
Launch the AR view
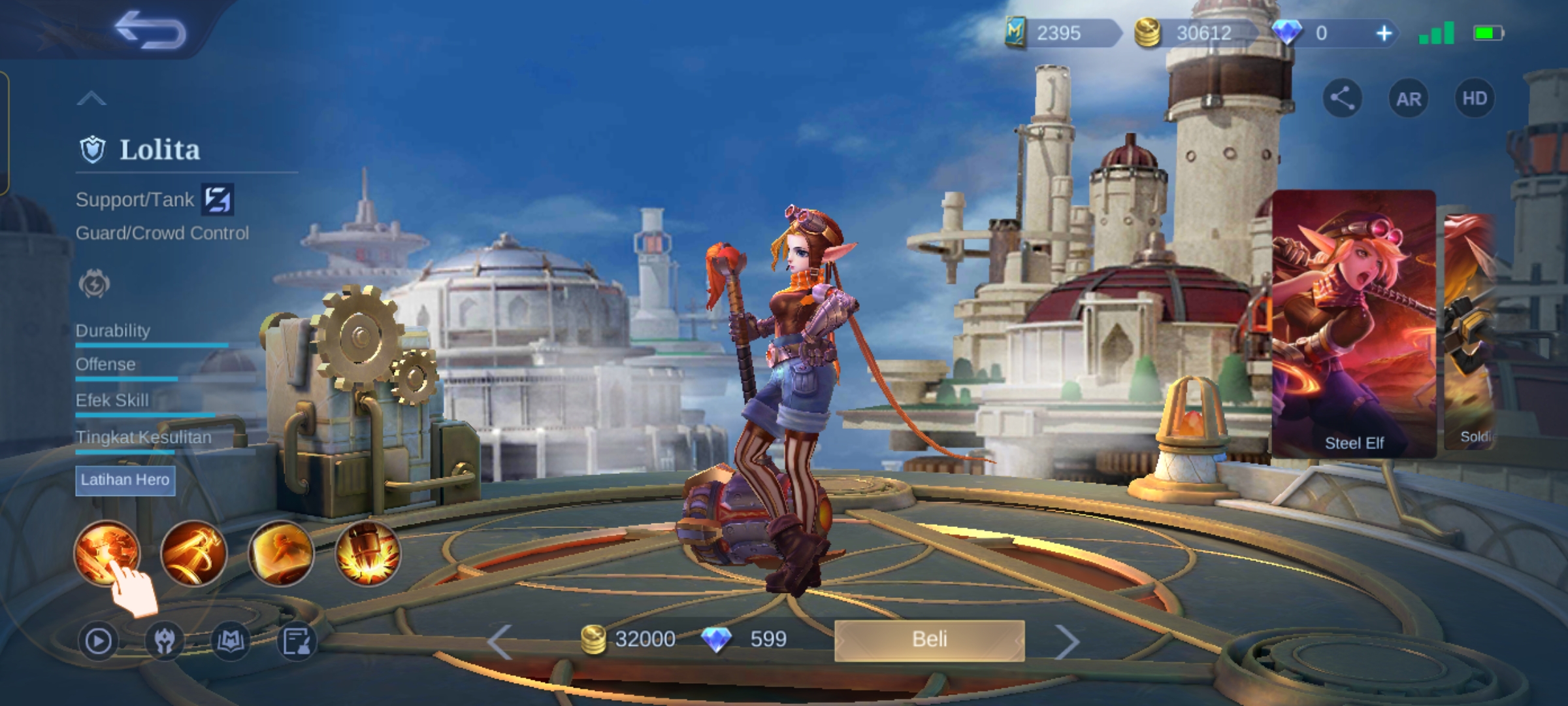point(1408,99)
